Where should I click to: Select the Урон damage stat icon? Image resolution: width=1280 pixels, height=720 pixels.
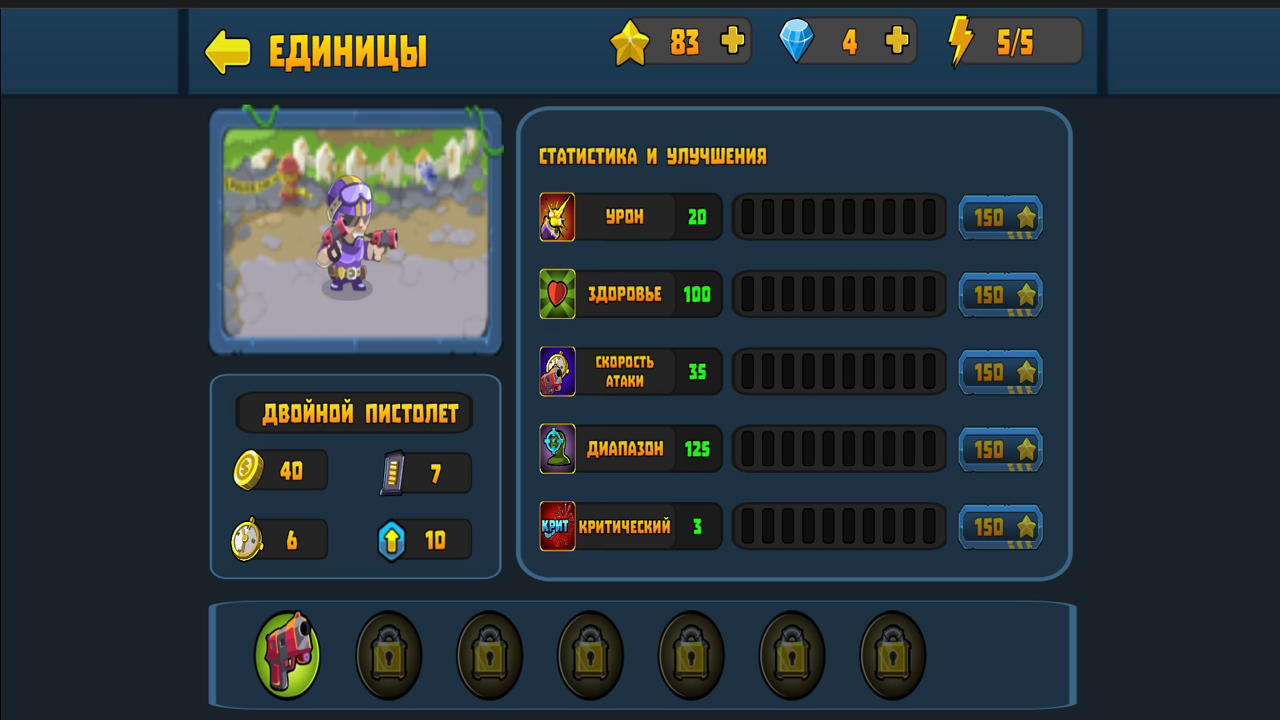(x=557, y=217)
